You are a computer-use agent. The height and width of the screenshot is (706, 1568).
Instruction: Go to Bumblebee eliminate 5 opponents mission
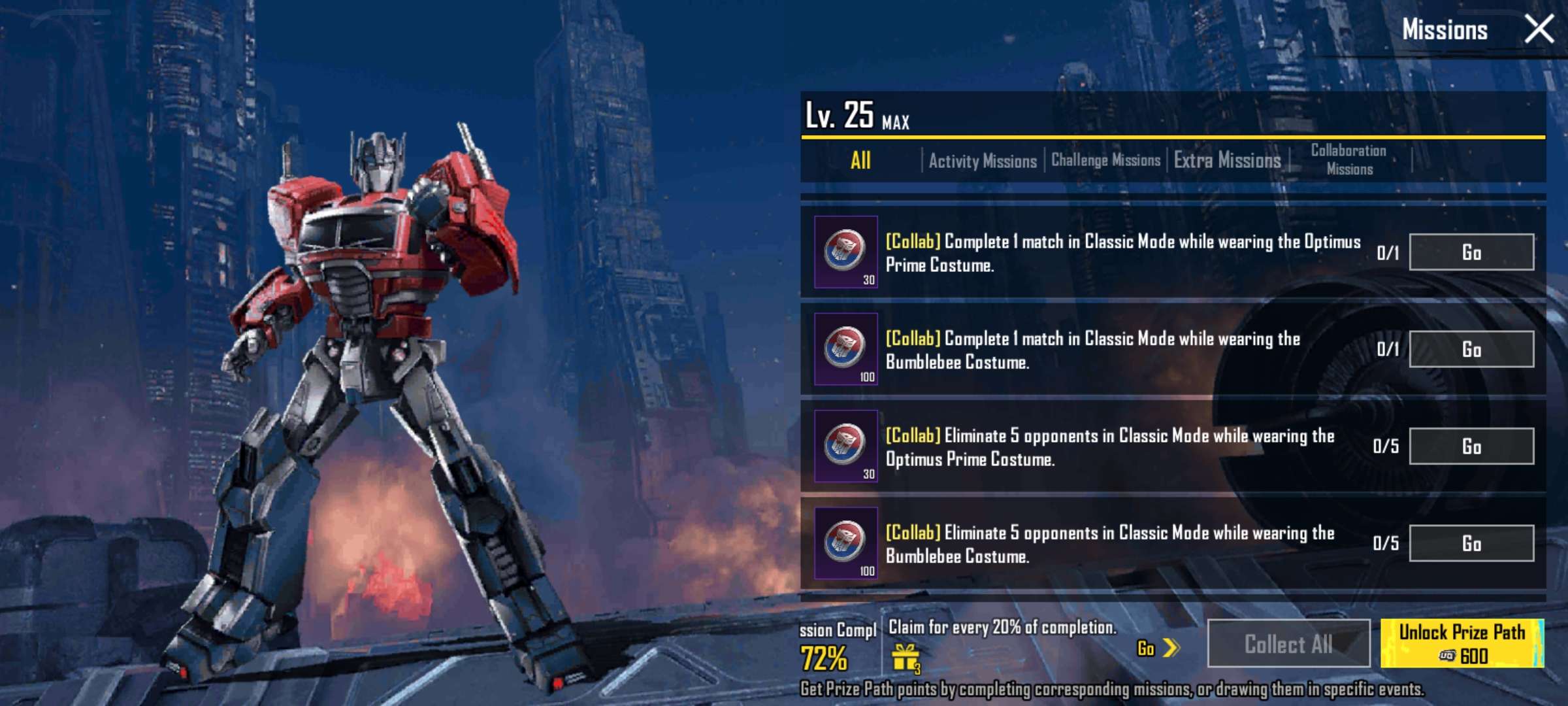[1471, 543]
